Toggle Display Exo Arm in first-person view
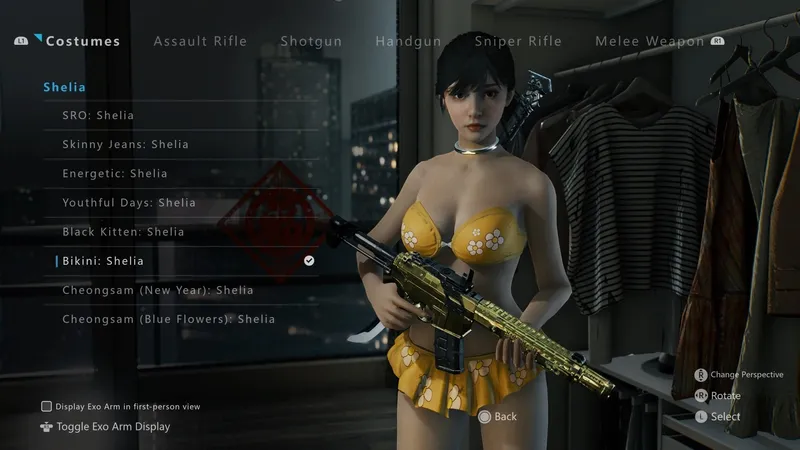800x450 pixels. click(46, 406)
